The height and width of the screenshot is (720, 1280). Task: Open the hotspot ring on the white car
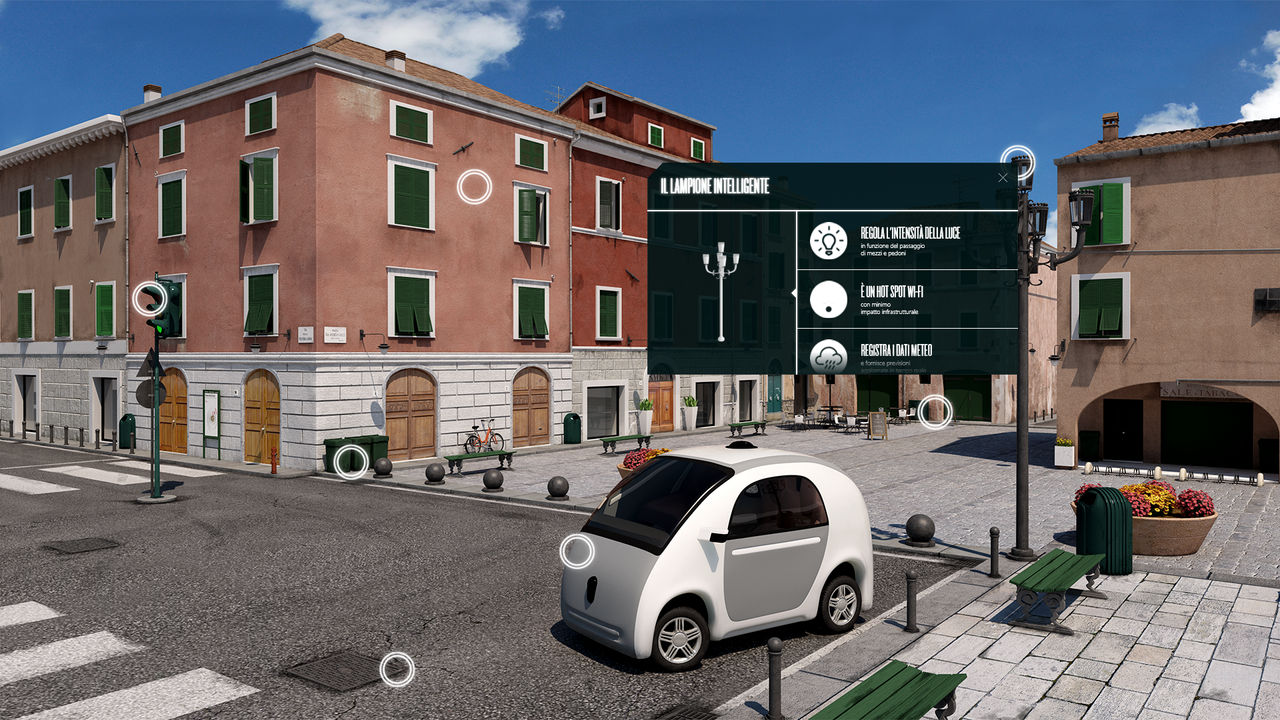click(x=577, y=551)
